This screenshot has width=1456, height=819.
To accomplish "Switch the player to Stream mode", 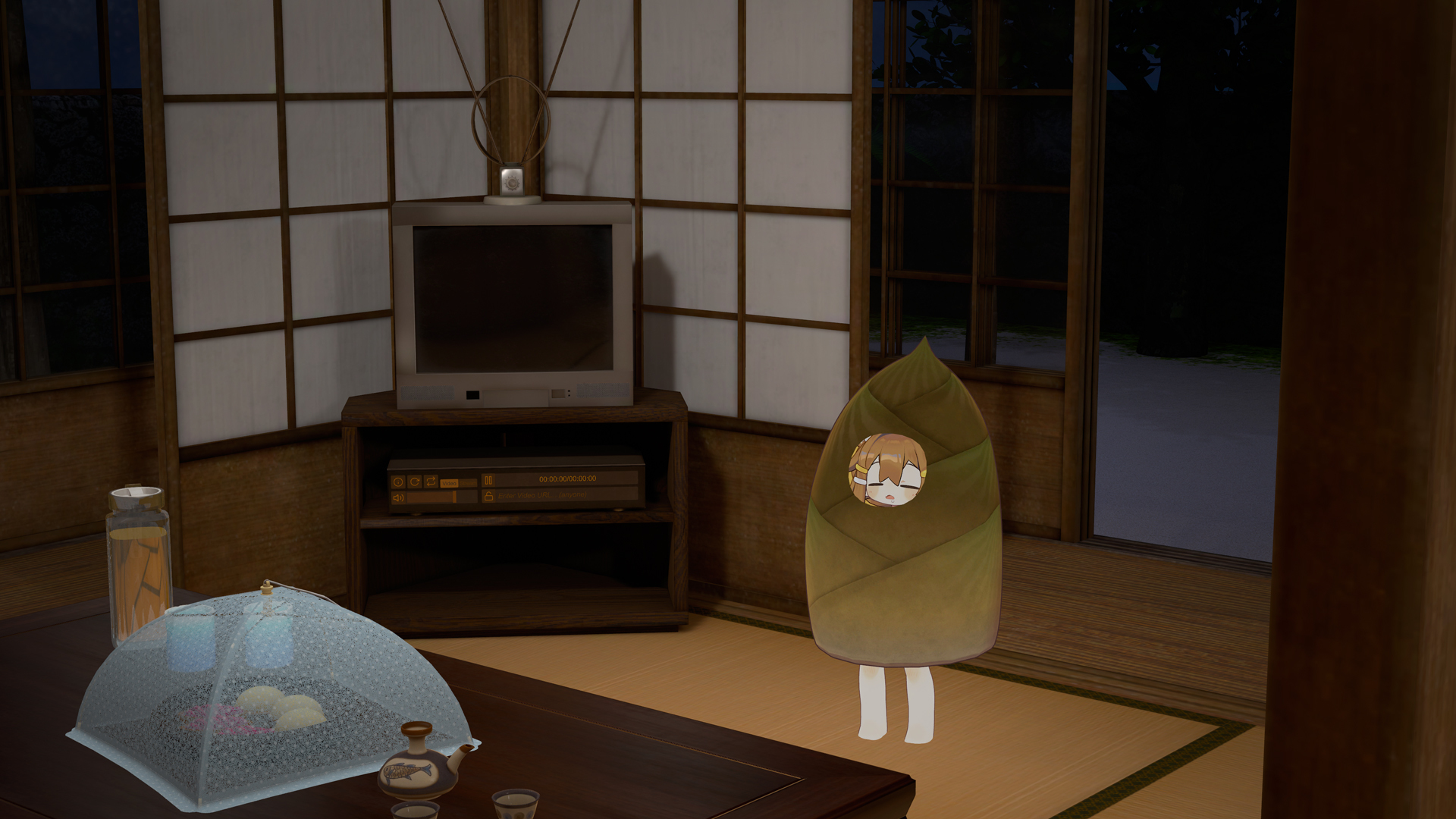I will click(469, 483).
